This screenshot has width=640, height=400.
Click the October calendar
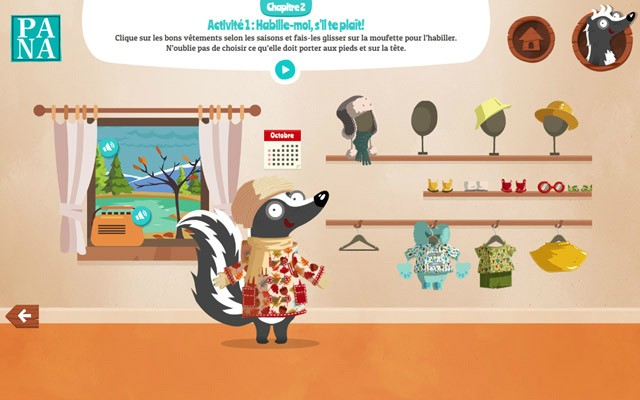pos(282,149)
